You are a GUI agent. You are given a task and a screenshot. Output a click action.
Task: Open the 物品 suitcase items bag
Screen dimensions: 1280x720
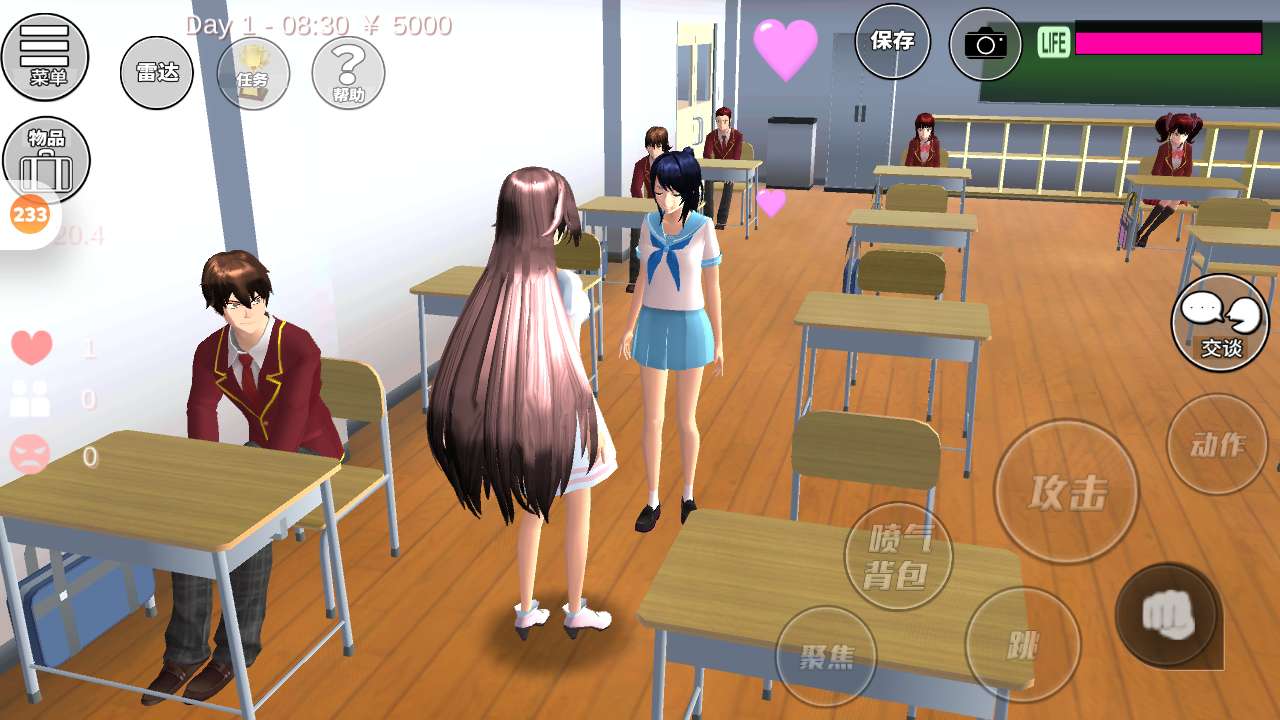47,160
